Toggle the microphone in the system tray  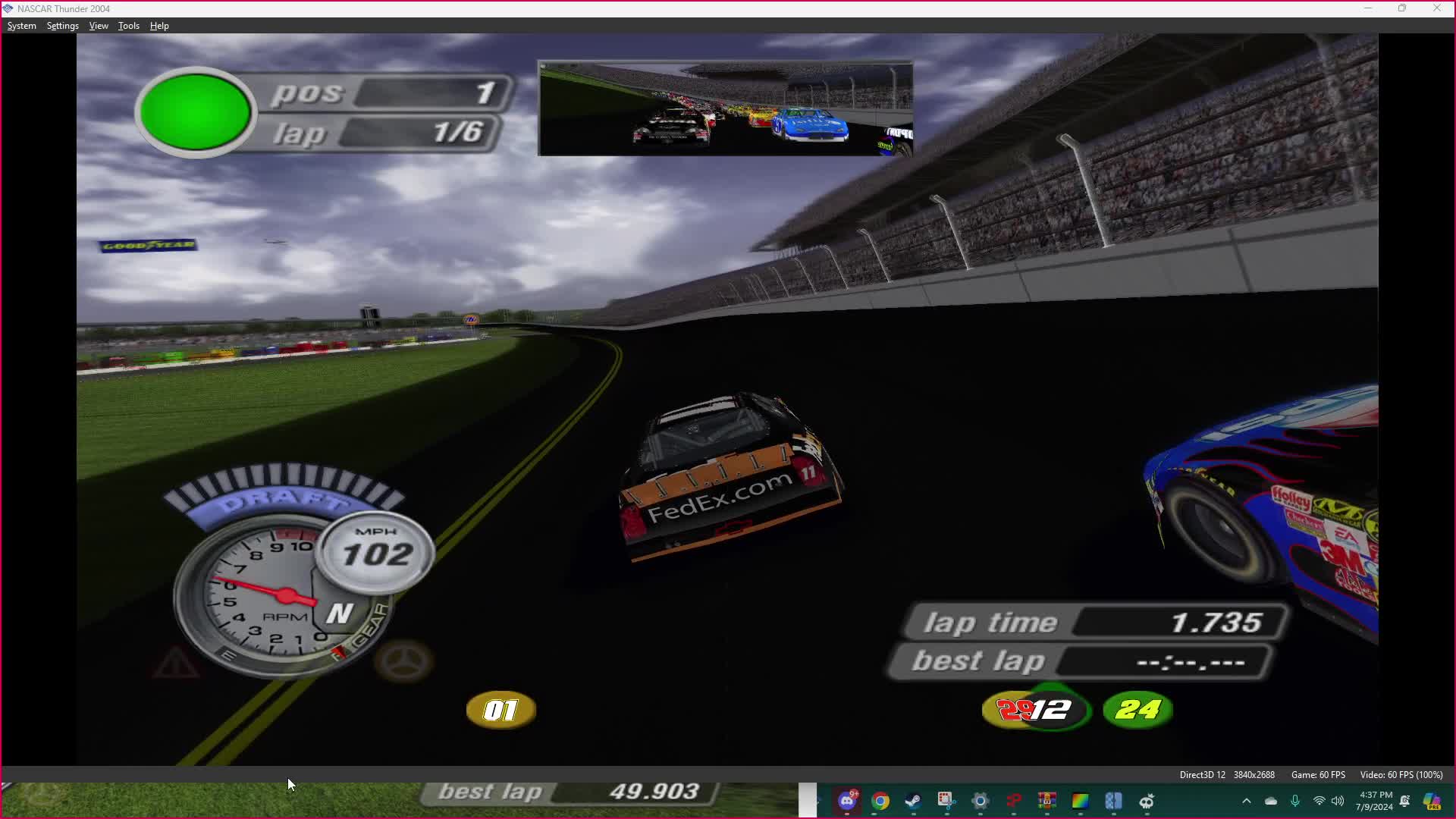click(1295, 801)
